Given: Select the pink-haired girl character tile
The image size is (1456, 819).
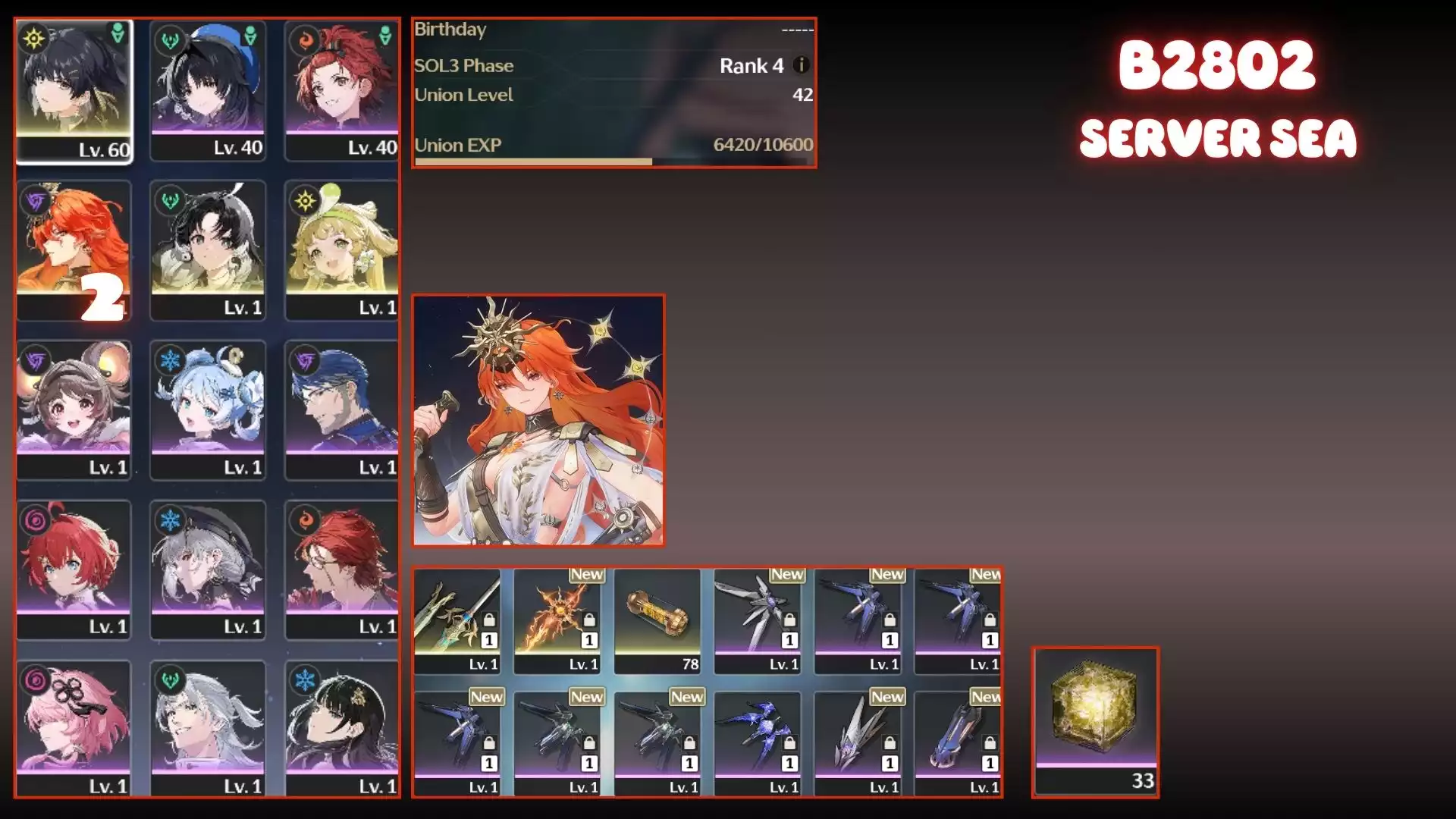Looking at the screenshot, I should click(74, 728).
